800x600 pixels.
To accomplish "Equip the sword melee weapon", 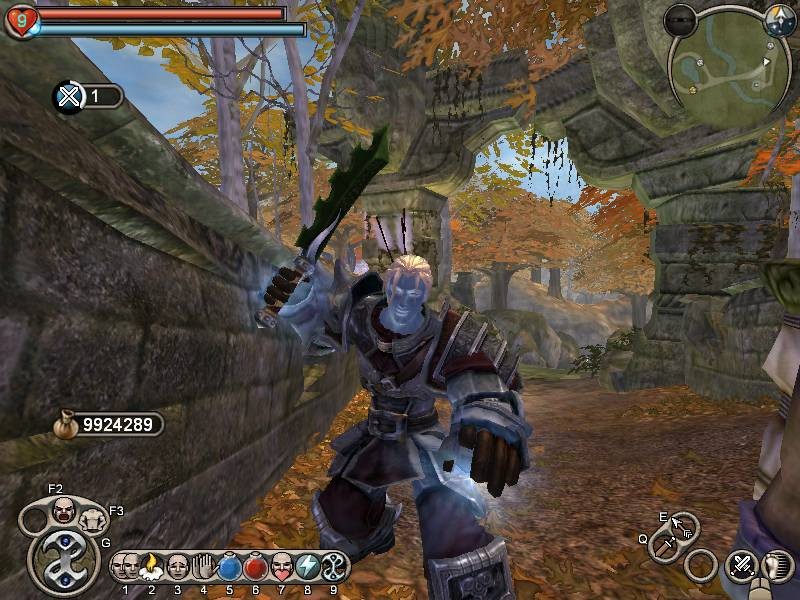I will [x=664, y=545].
